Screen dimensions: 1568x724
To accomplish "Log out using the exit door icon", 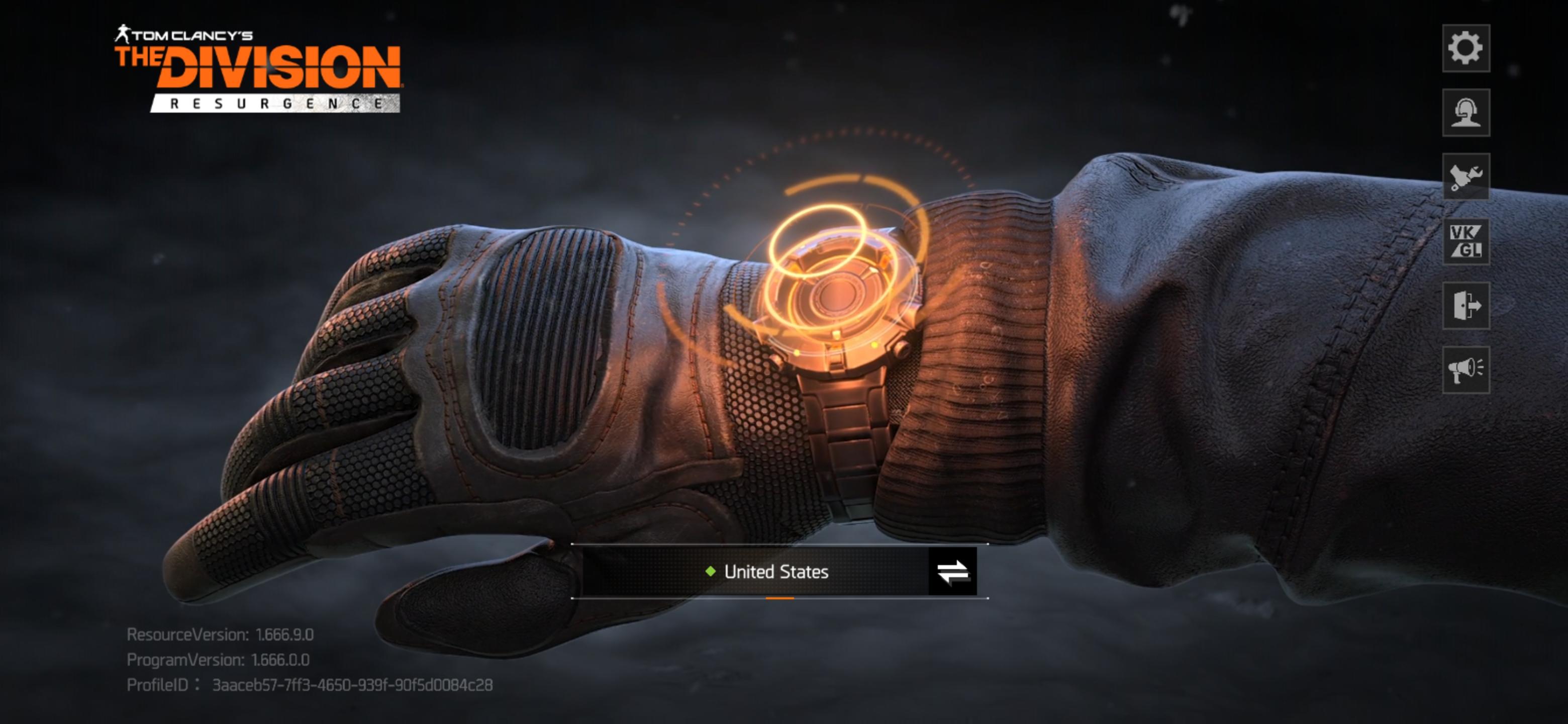I will [1465, 306].
